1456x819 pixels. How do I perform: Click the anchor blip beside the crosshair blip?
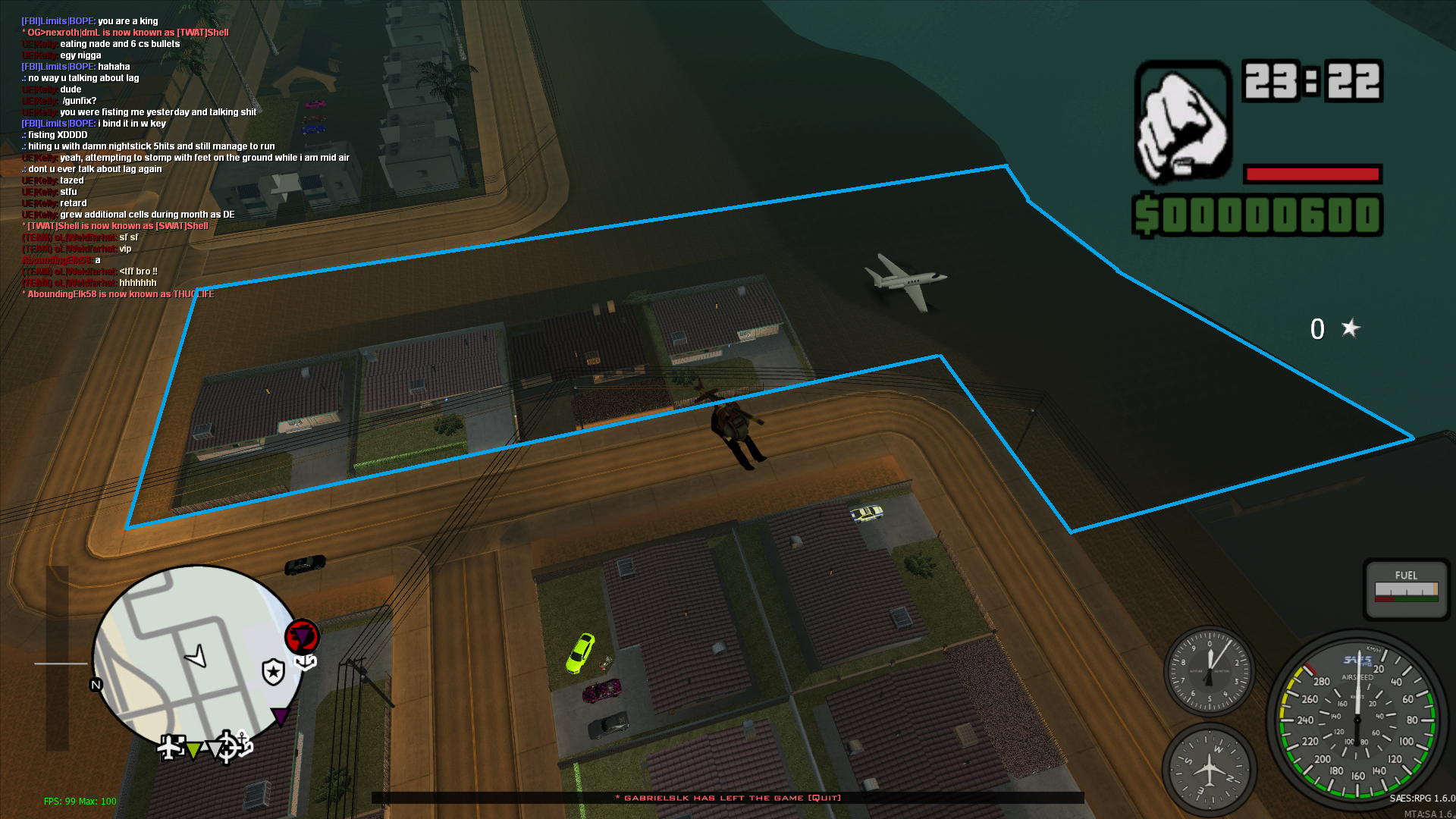[243, 744]
